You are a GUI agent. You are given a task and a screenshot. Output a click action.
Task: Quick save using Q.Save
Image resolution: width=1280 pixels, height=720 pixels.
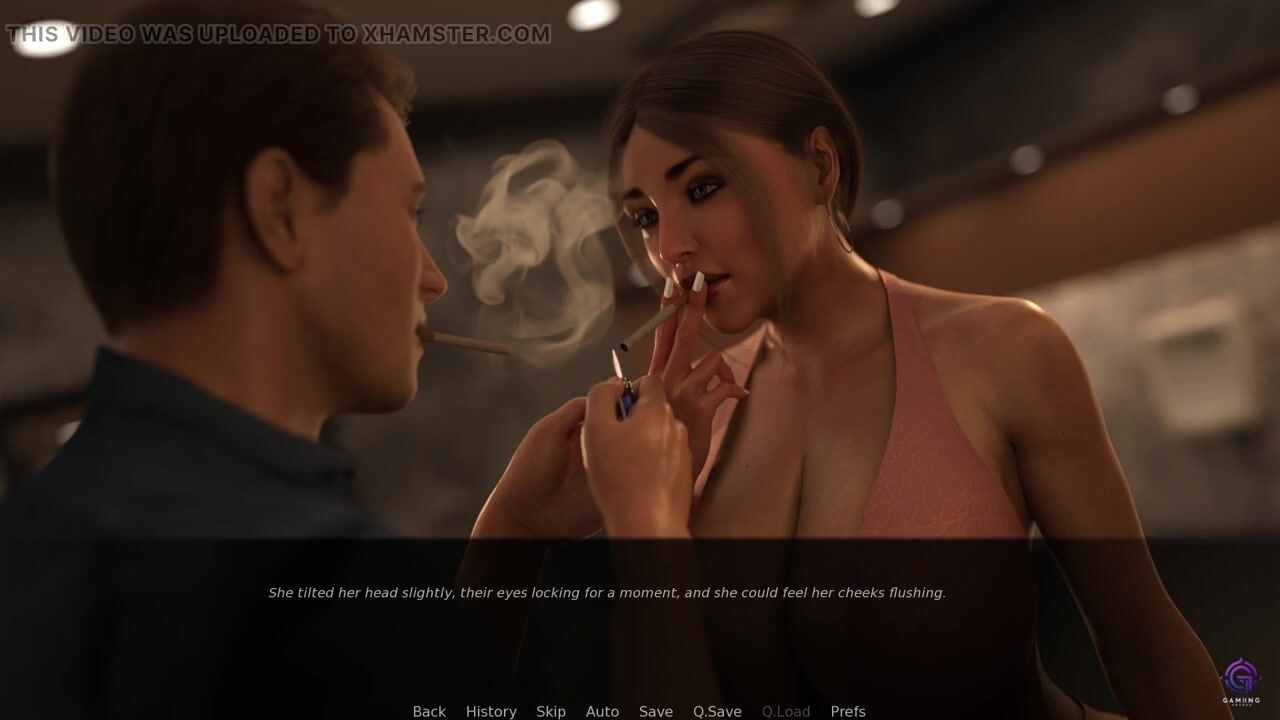[x=717, y=711]
